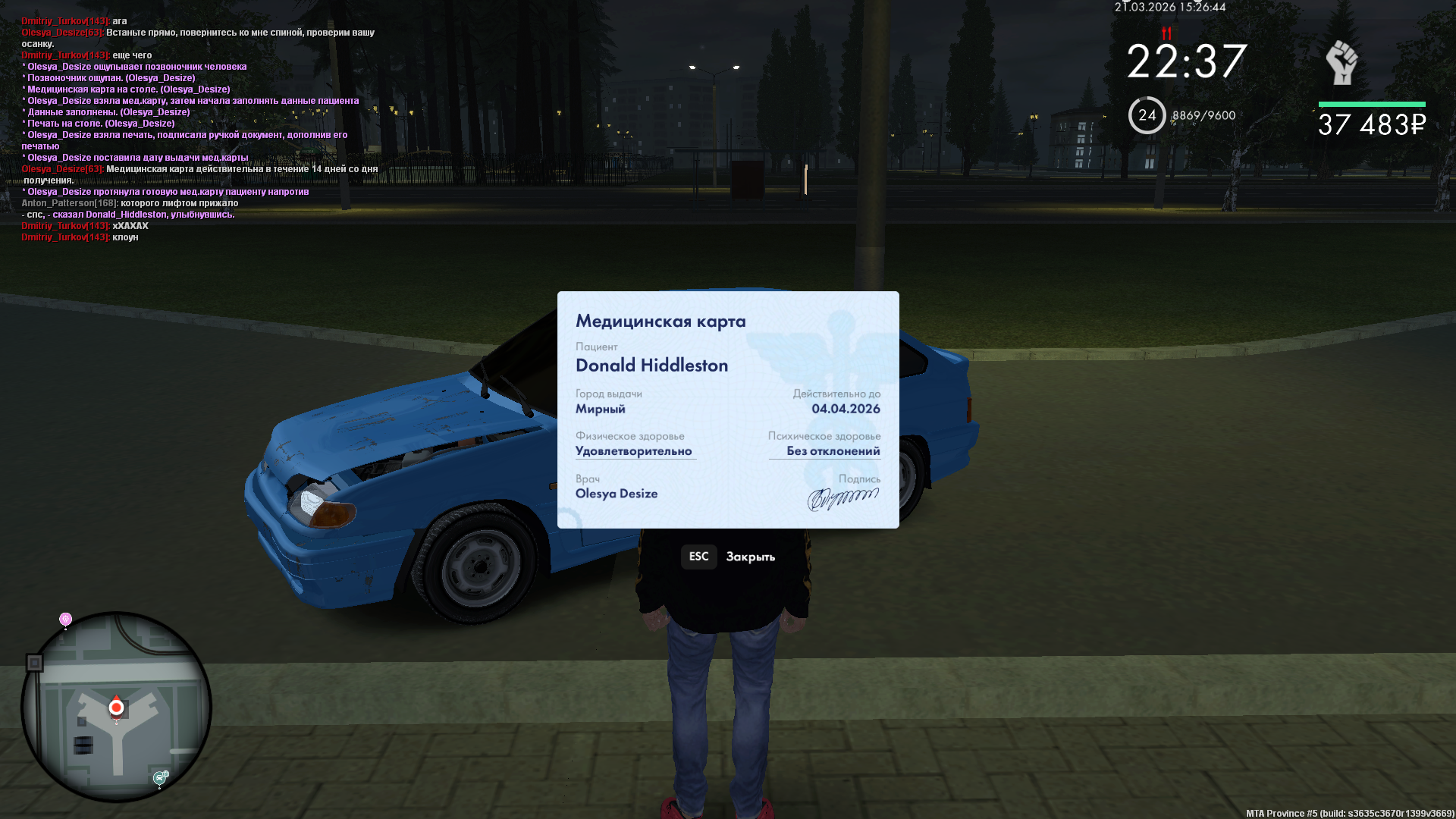Image resolution: width=1456 pixels, height=819 pixels.
Task: Close the medical card via Закрыть
Action: click(x=728, y=557)
